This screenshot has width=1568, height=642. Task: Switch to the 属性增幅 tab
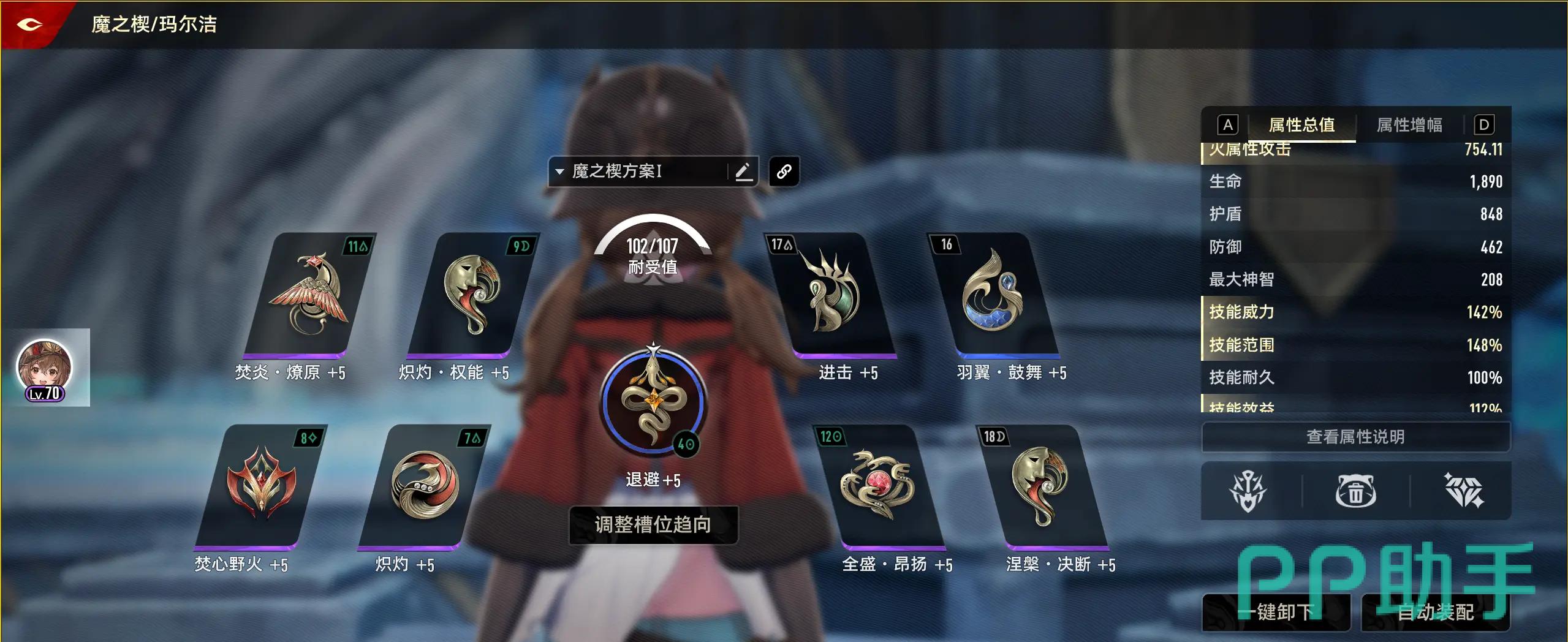[1409, 125]
